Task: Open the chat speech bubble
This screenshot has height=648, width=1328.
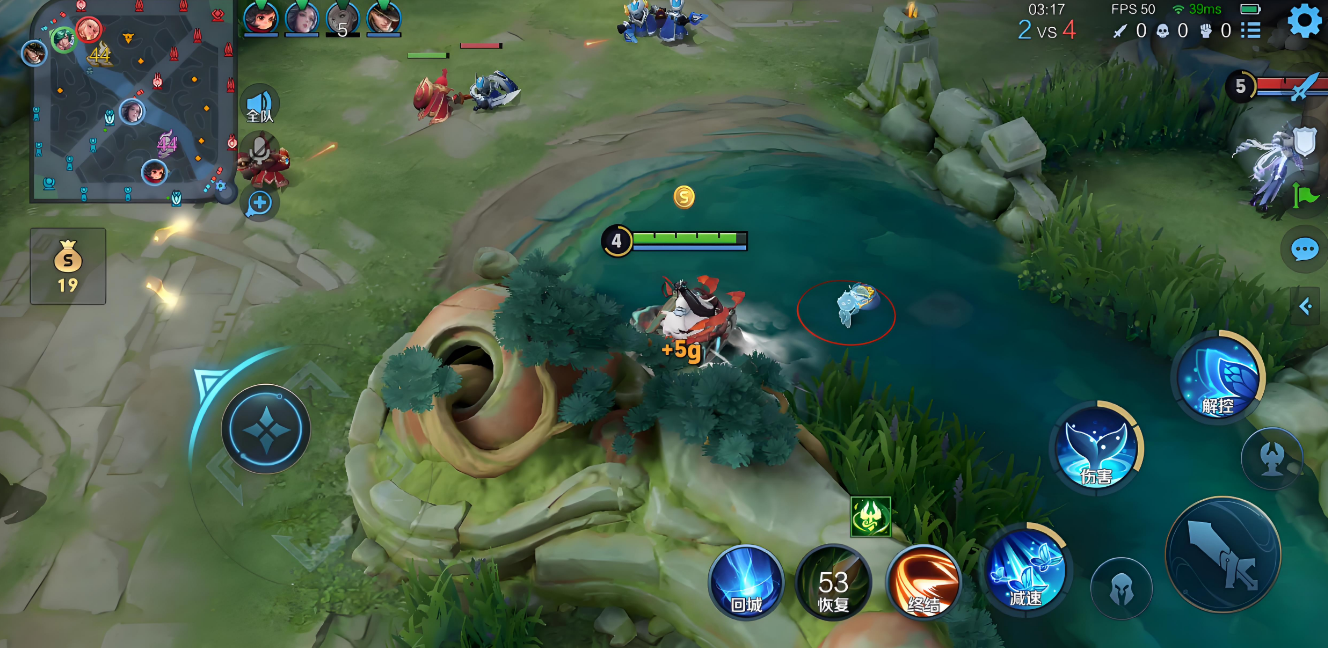Action: 1305,249
